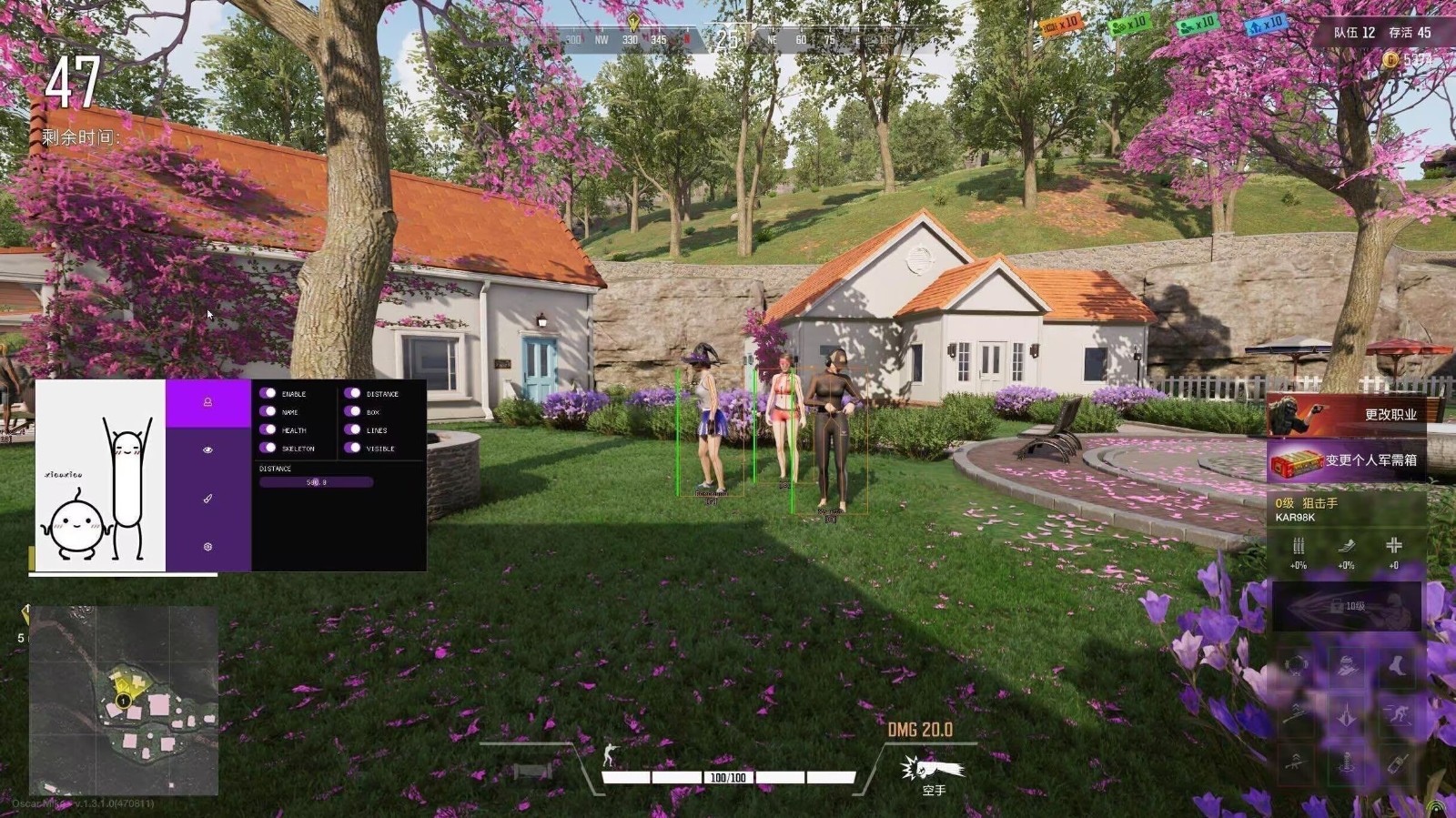The width and height of the screenshot is (1456, 818).
Task: Click the ammo bullets stat icon
Action: pos(1299,547)
